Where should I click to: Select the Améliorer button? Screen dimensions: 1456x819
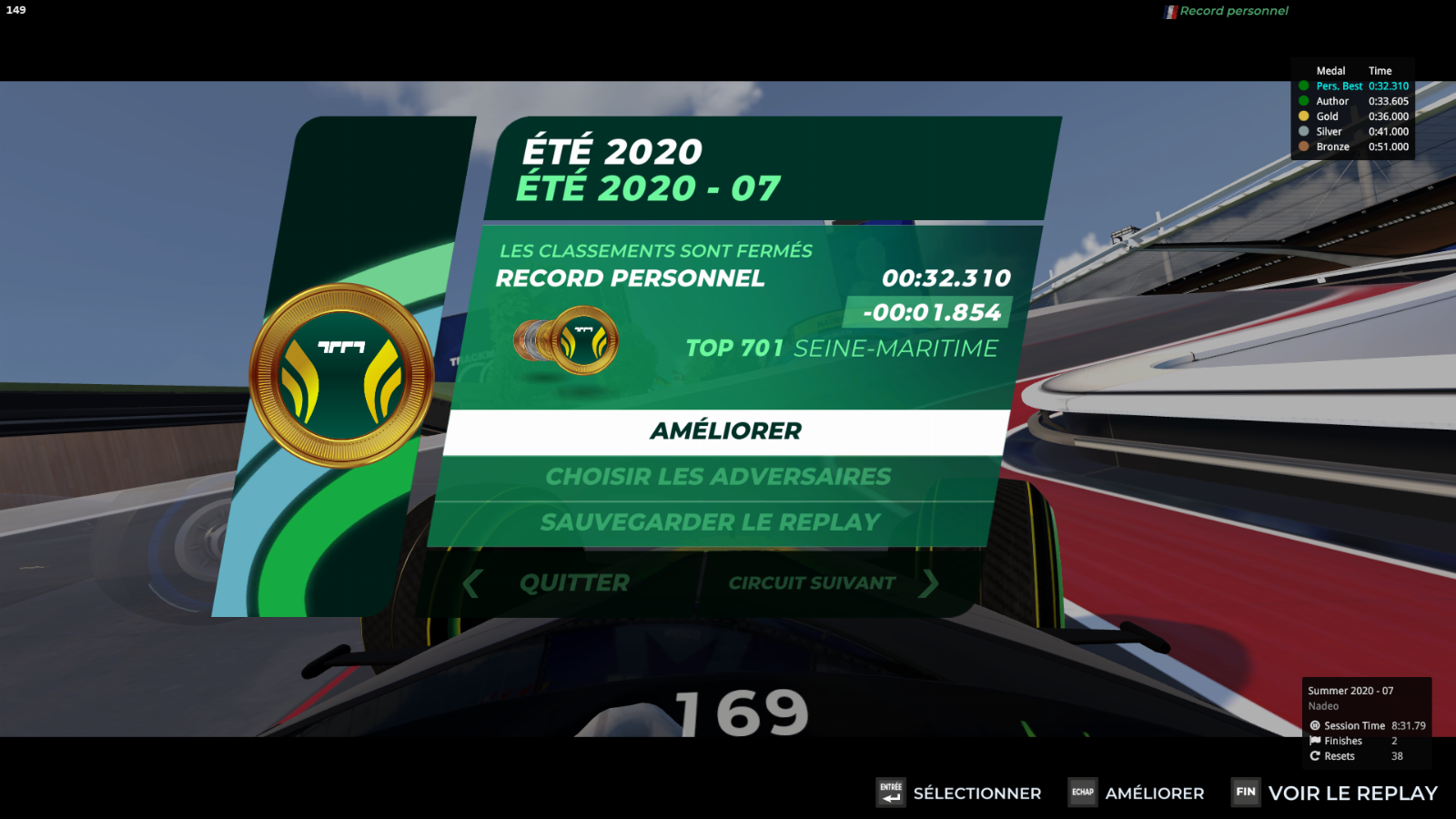(x=725, y=431)
